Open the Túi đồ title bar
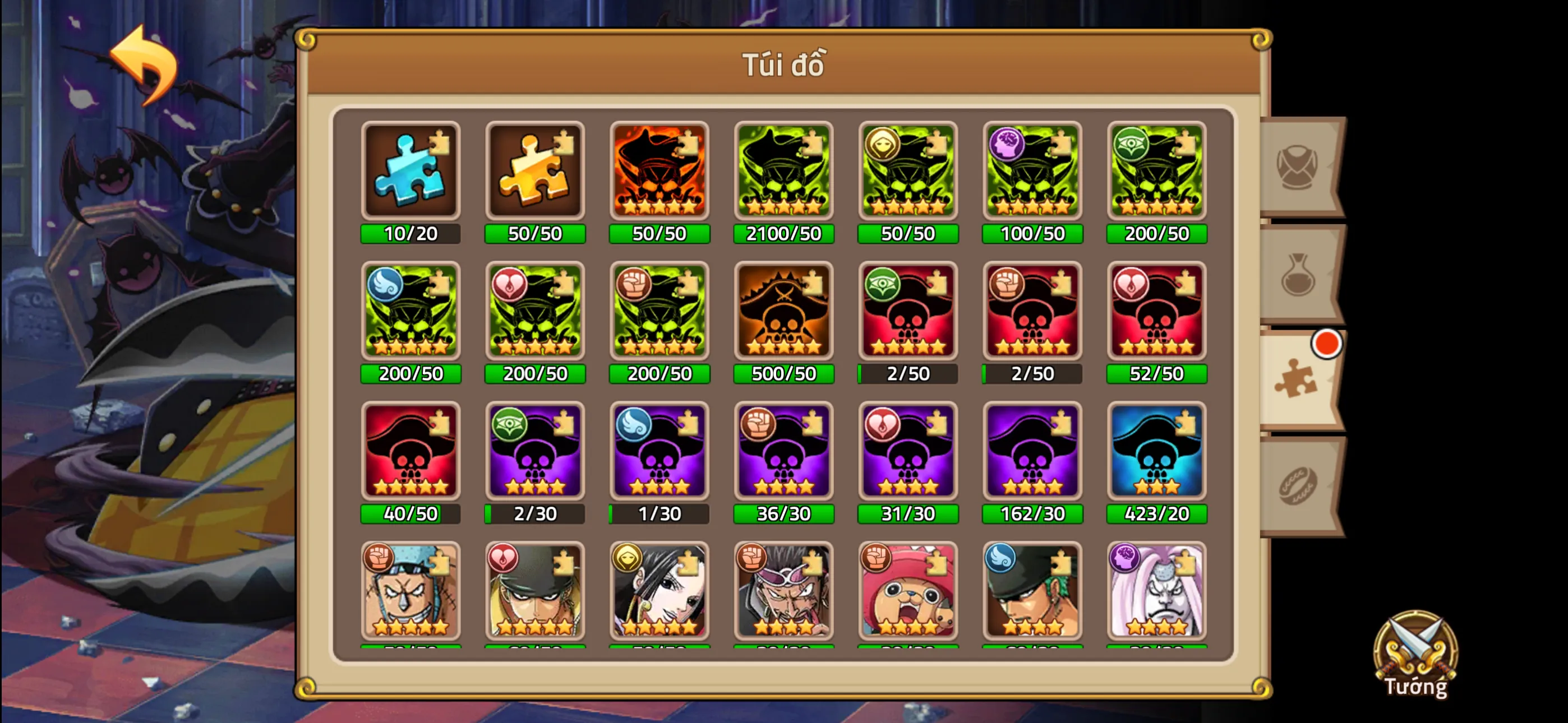The image size is (1568, 723). tap(784, 65)
